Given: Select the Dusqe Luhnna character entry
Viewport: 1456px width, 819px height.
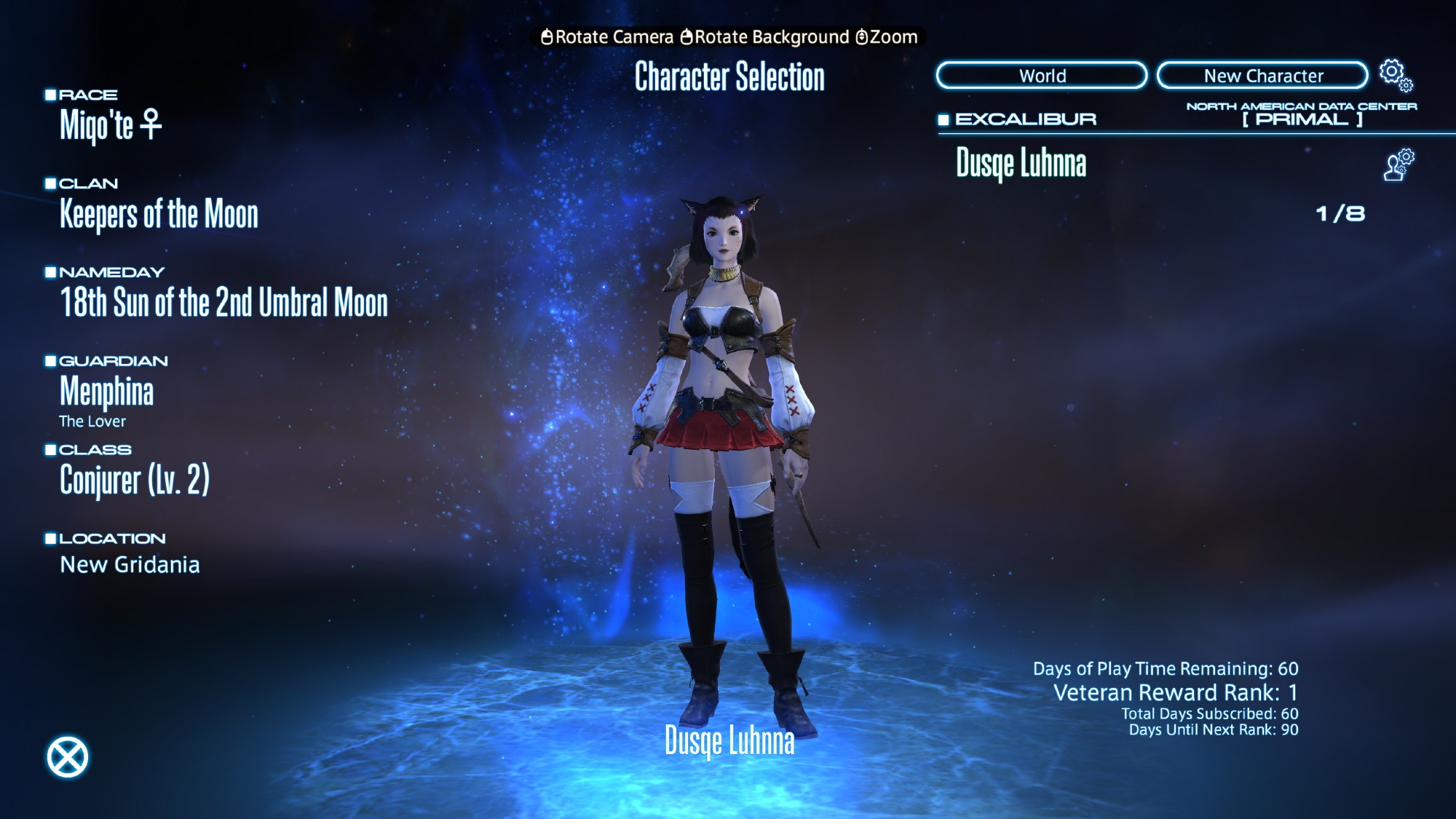Looking at the screenshot, I should click(1021, 163).
